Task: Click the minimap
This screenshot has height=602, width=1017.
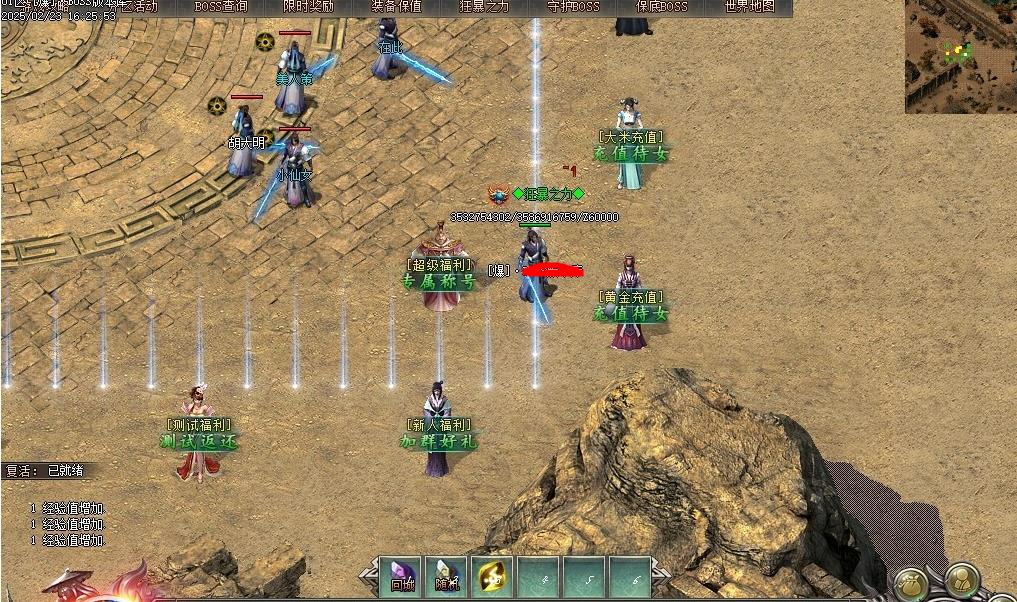Action: click(960, 56)
